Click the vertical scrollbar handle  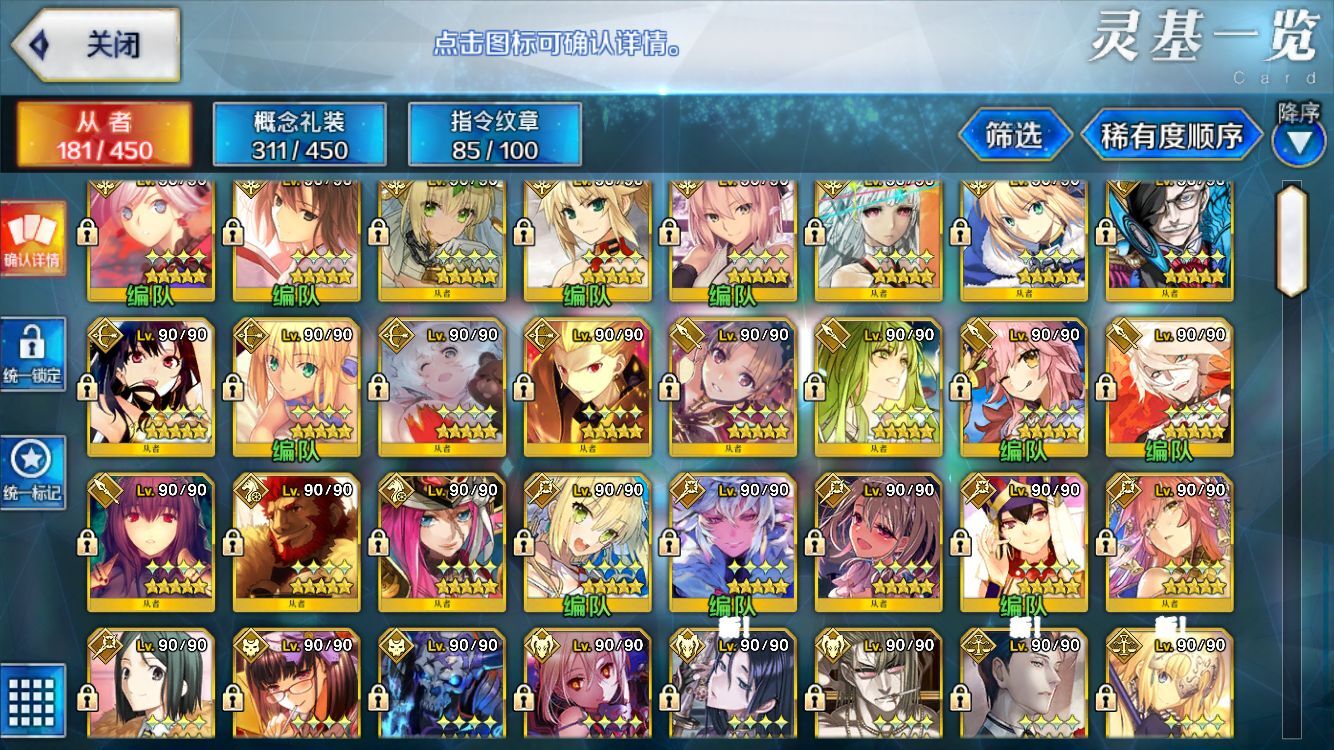(1291, 240)
